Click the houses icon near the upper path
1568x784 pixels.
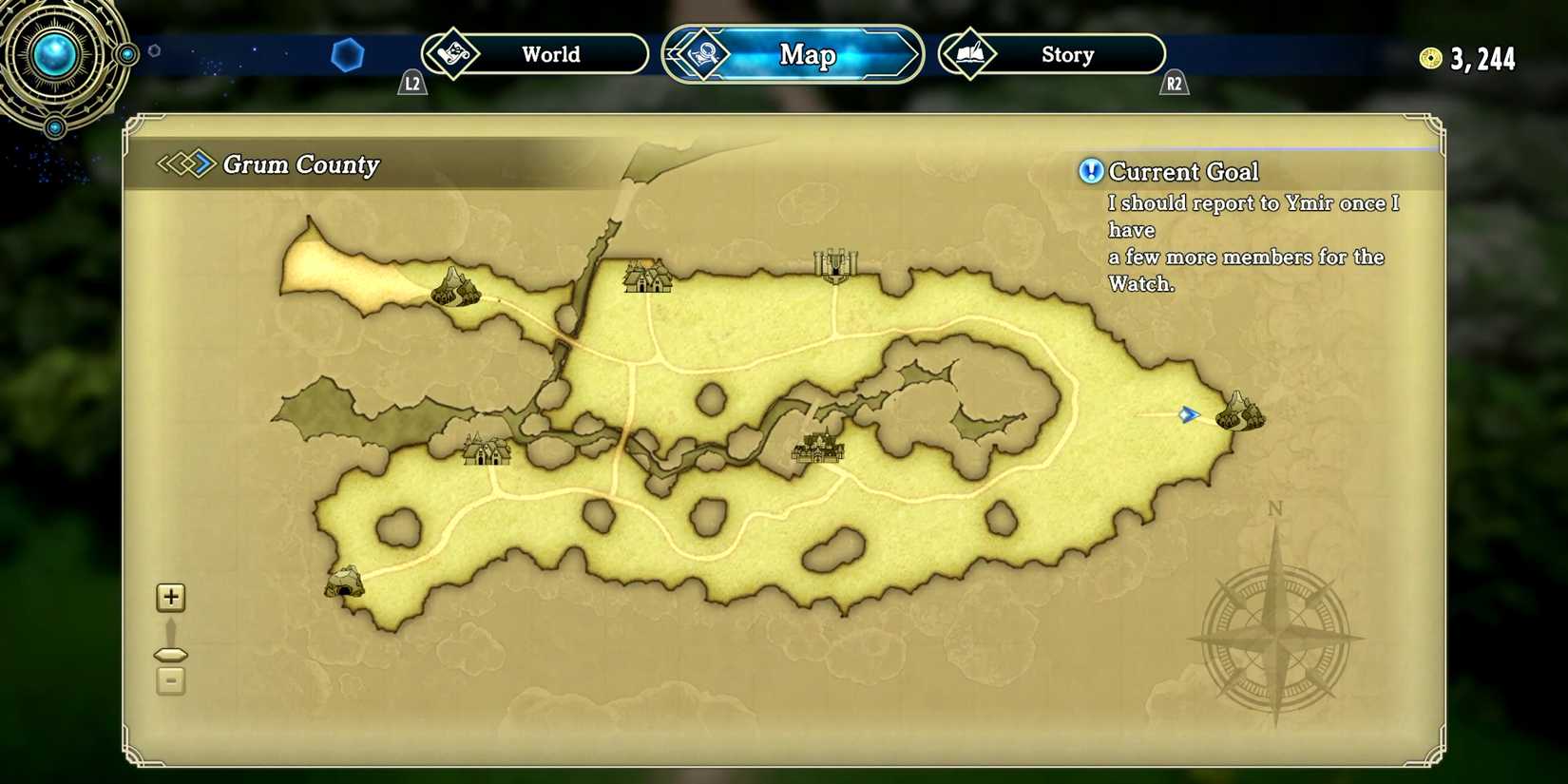click(x=649, y=277)
